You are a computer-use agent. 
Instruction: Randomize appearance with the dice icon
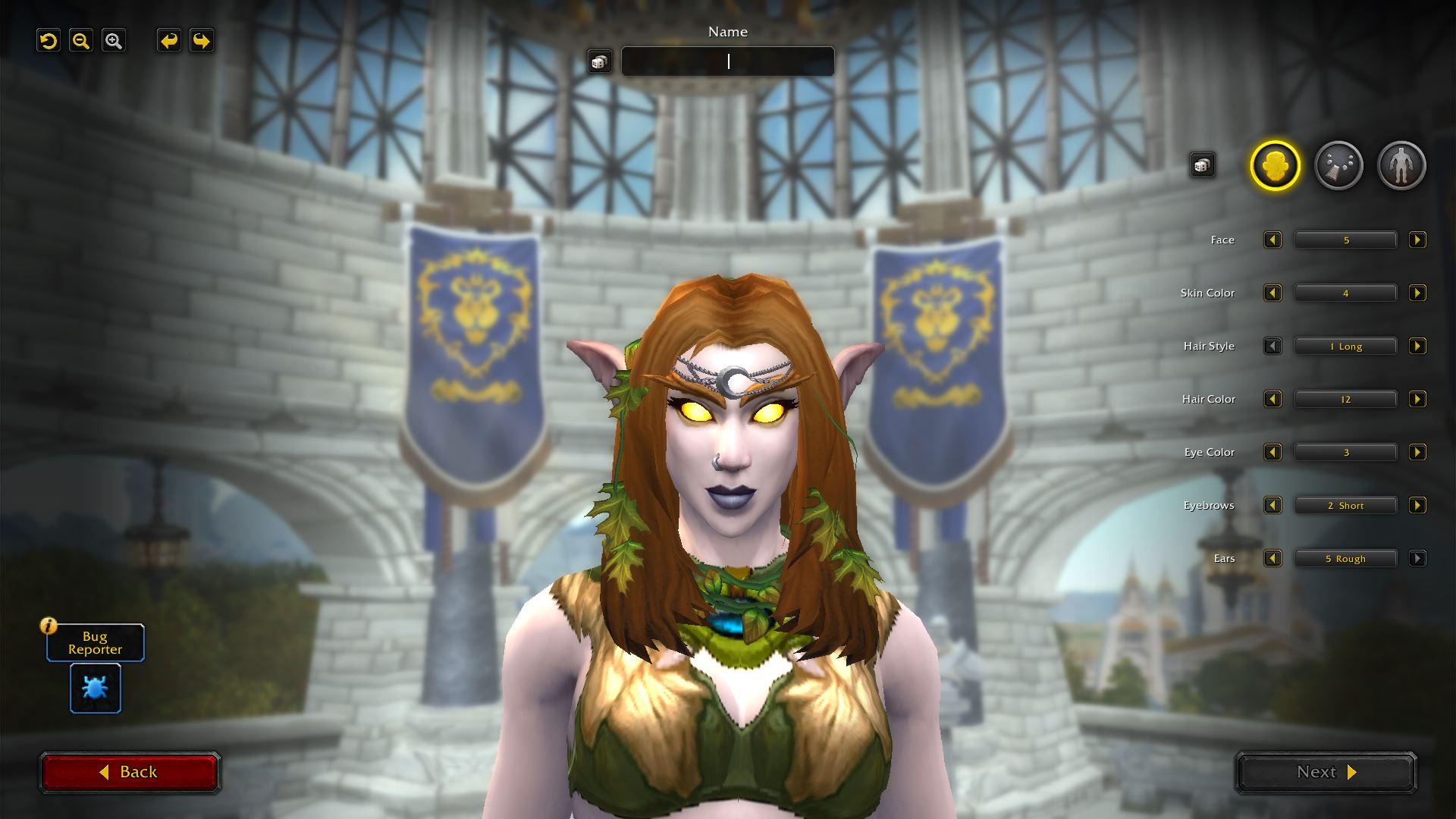pos(1202,165)
